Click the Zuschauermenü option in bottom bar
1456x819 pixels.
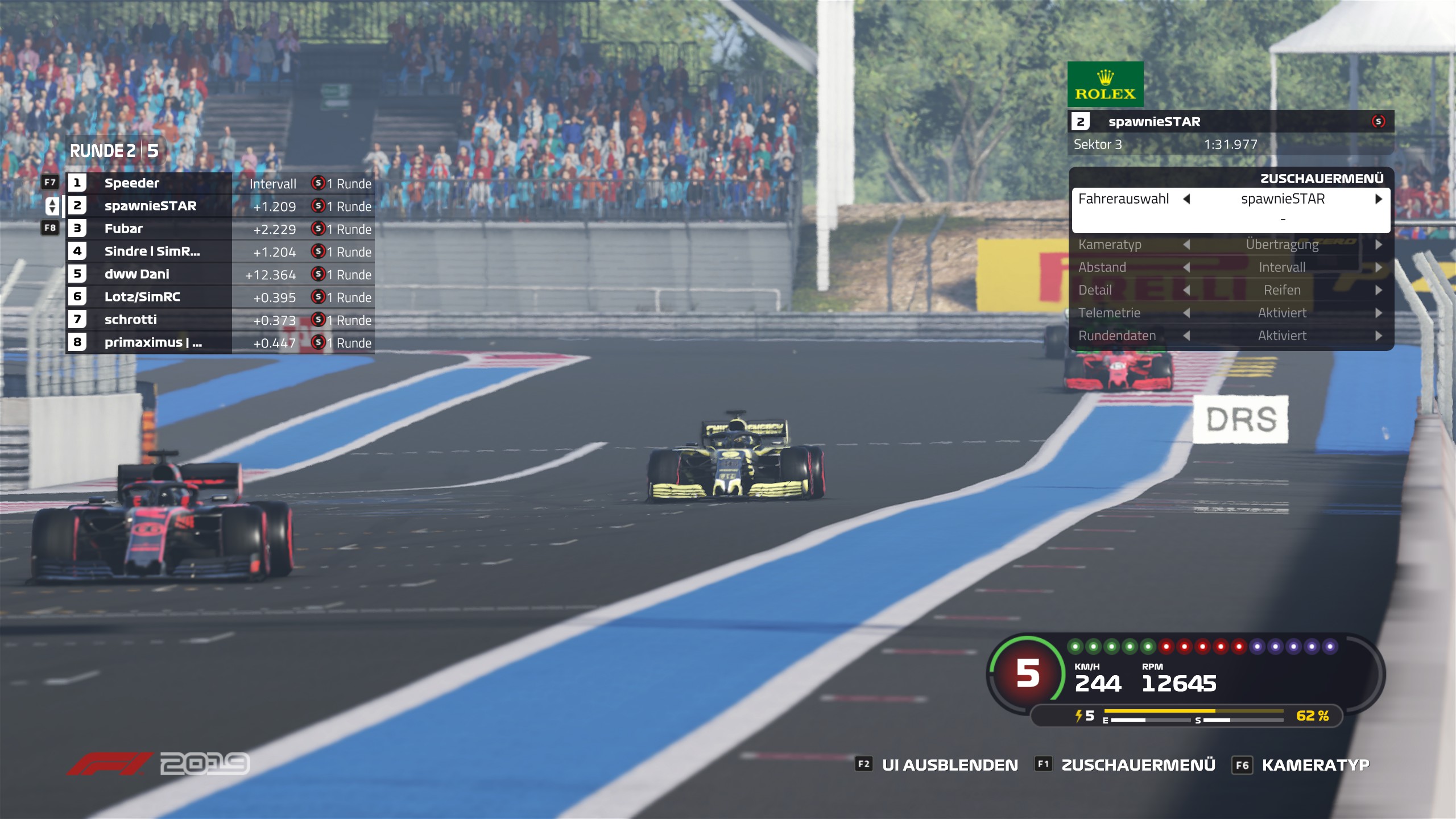[x=1138, y=765]
